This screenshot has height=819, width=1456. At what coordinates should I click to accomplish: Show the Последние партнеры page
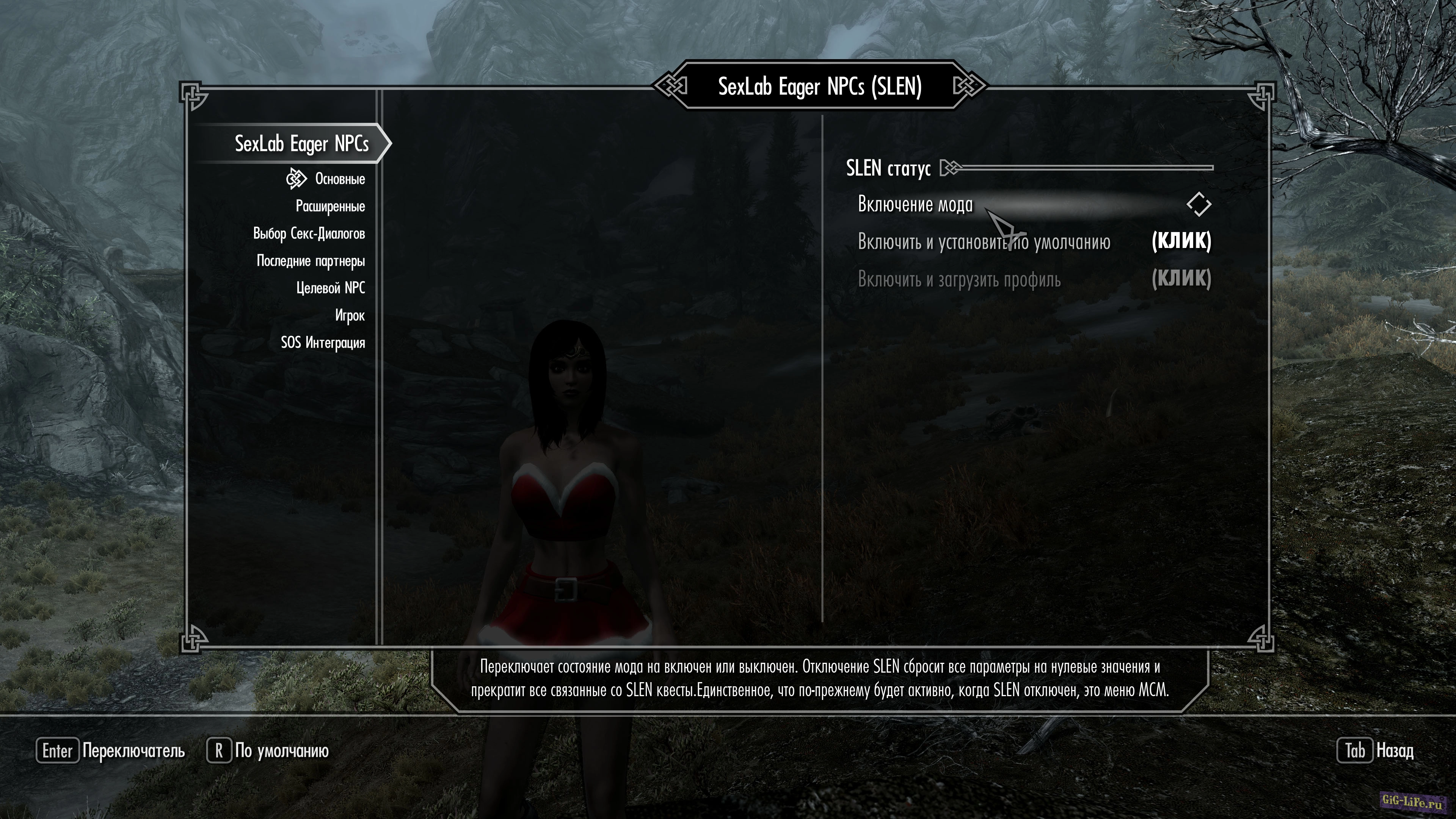(310, 260)
